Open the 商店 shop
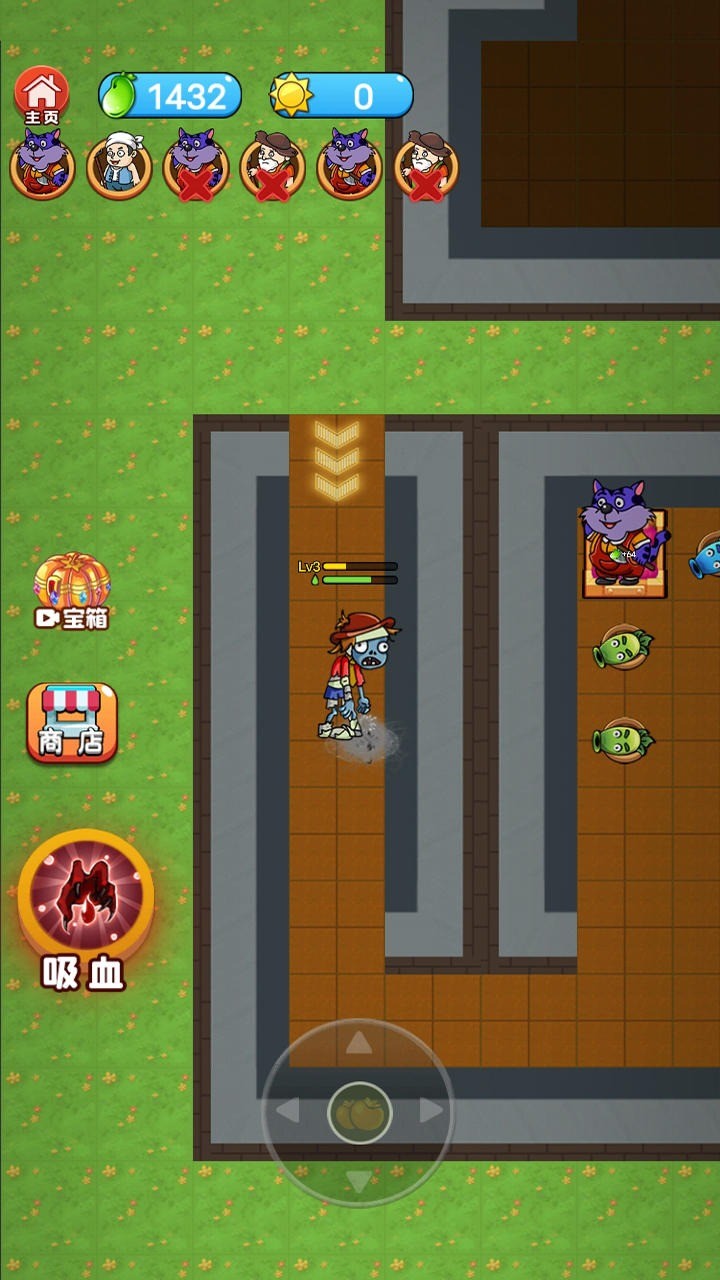Screen dimensions: 720x1280 pos(72,722)
